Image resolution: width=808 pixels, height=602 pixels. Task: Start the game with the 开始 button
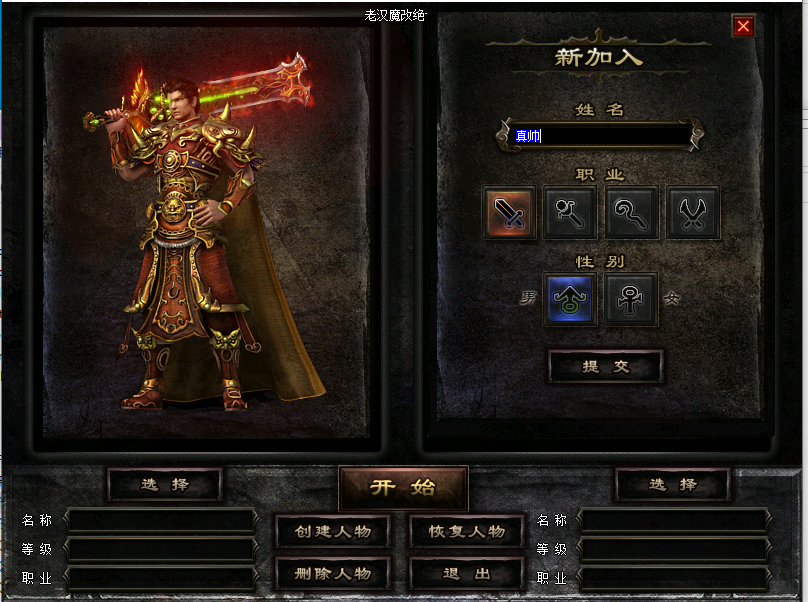pos(403,488)
